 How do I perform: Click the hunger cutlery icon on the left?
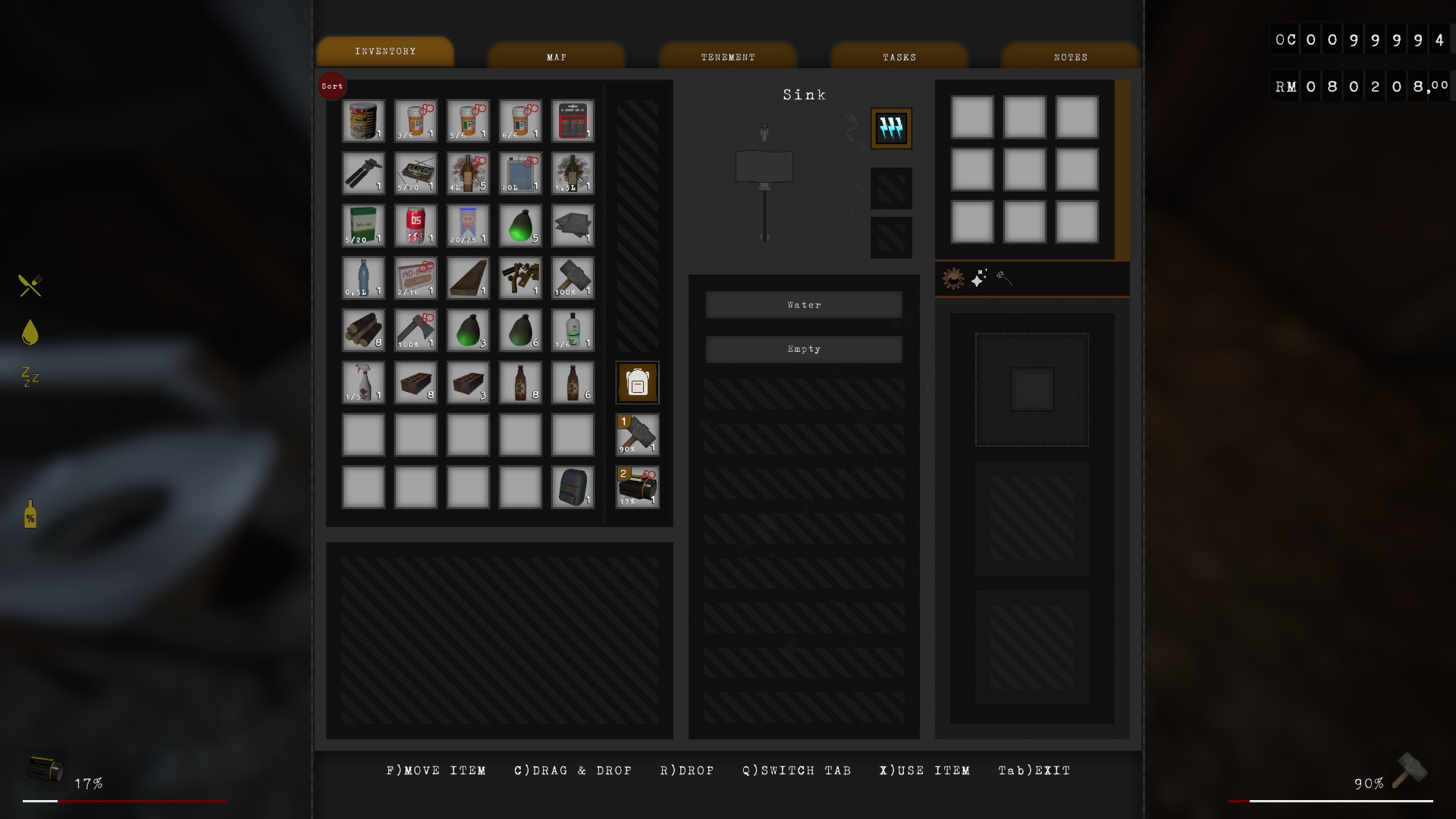coord(29,286)
